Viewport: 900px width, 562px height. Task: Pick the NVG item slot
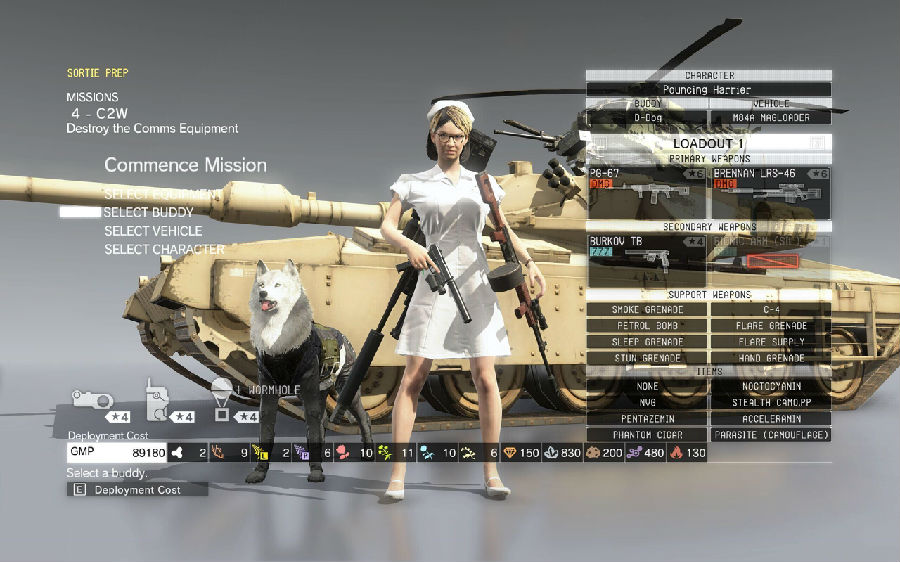647,402
